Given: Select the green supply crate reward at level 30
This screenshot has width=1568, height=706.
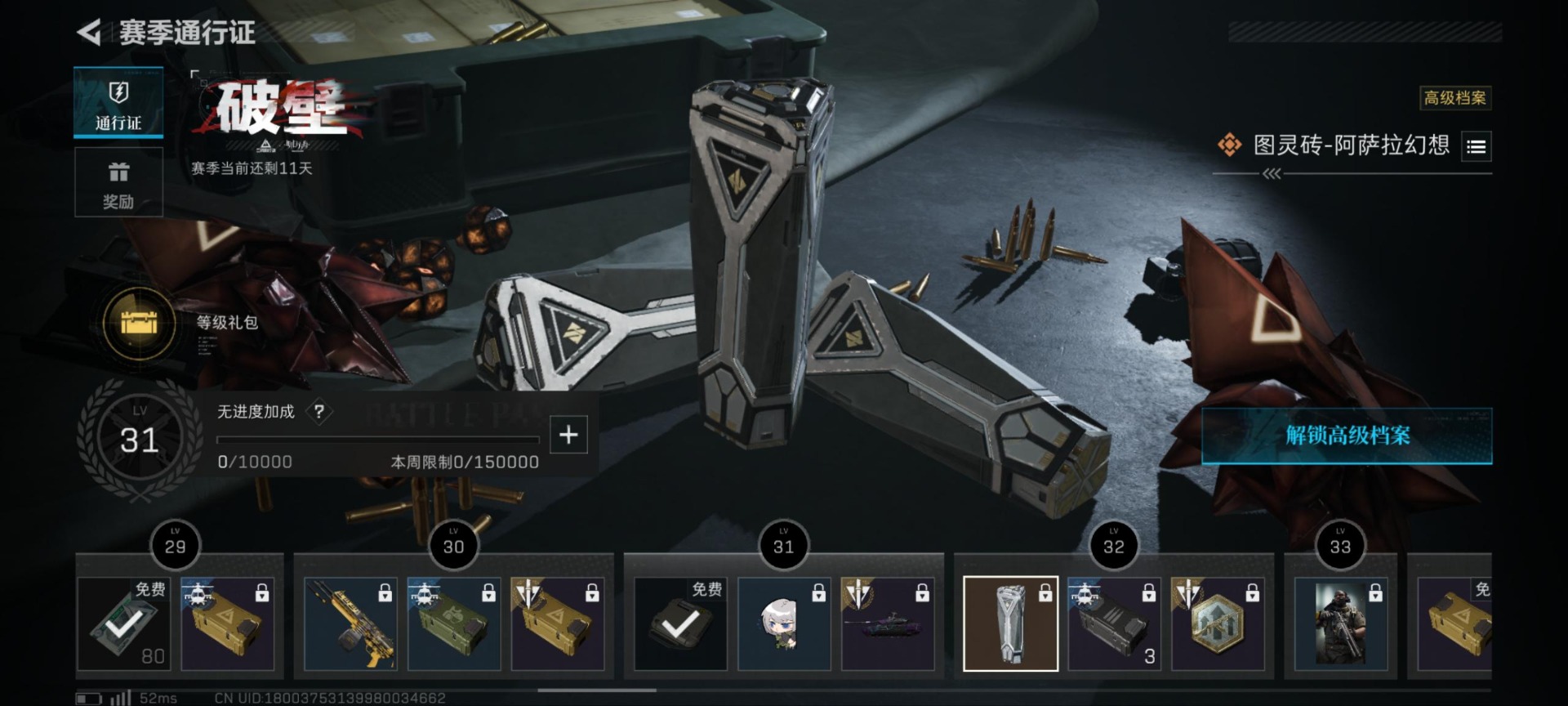Looking at the screenshot, I should click(x=454, y=624).
